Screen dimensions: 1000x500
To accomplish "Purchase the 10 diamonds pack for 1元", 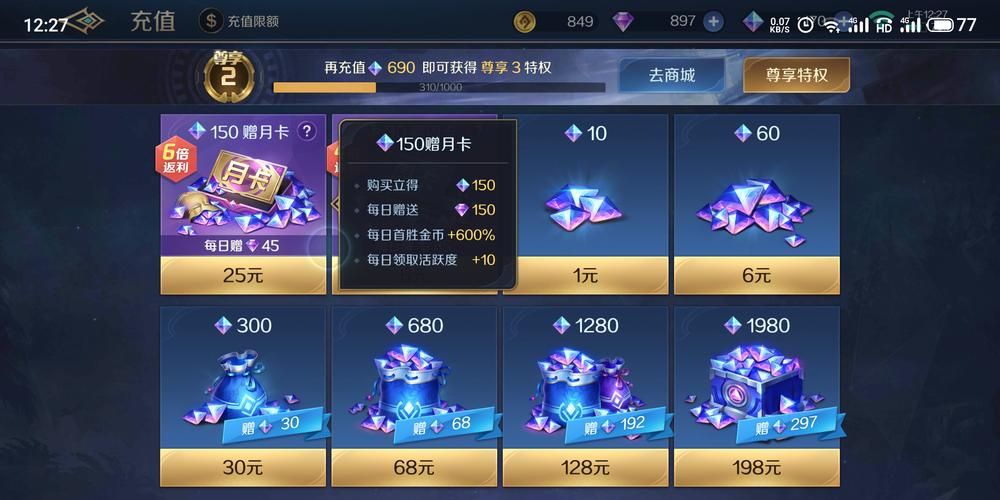I will (584, 274).
